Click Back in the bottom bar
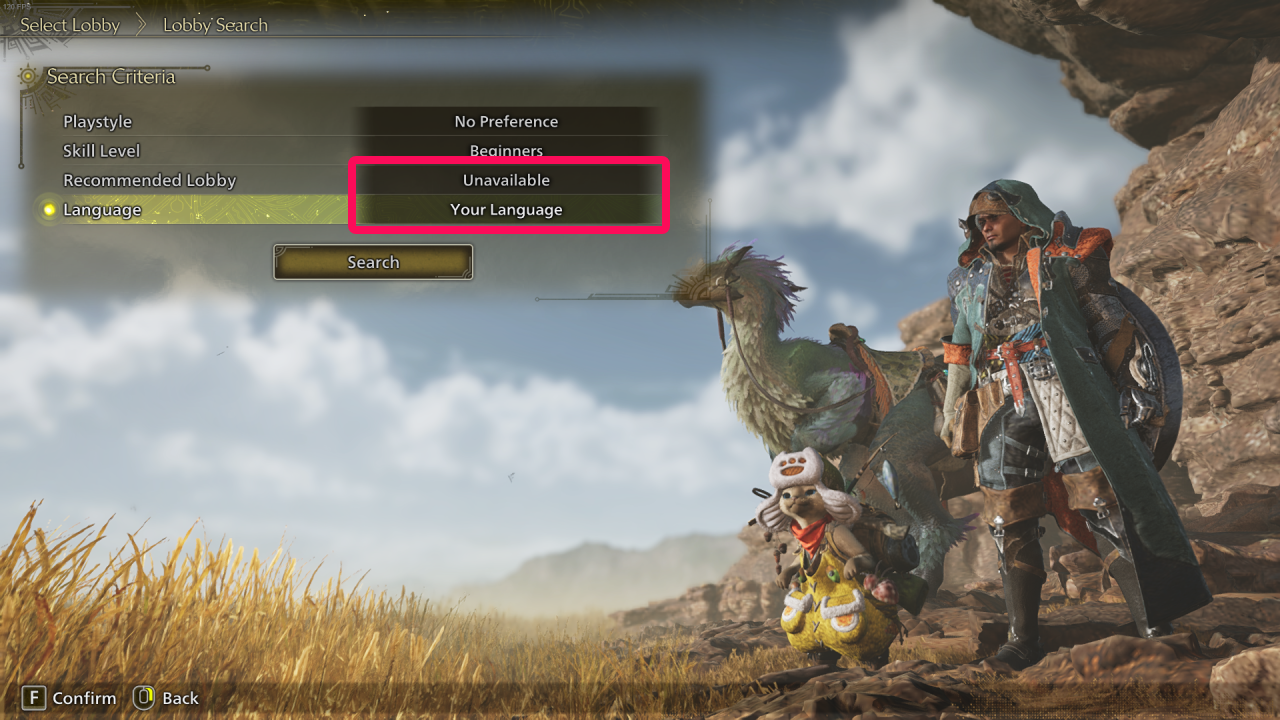1280x720 pixels. click(180, 698)
